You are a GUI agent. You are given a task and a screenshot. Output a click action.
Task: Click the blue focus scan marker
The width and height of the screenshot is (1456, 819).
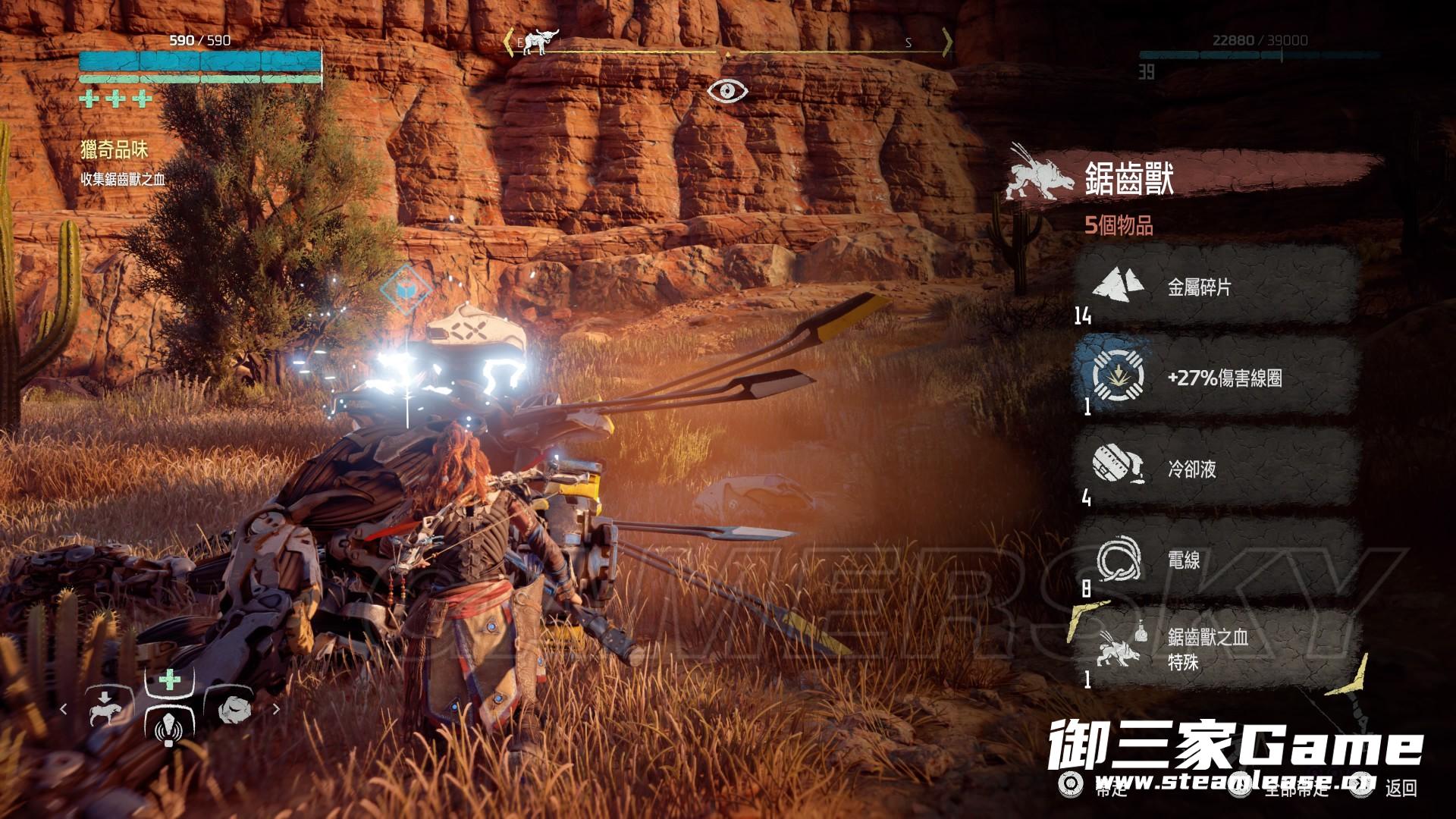406,289
